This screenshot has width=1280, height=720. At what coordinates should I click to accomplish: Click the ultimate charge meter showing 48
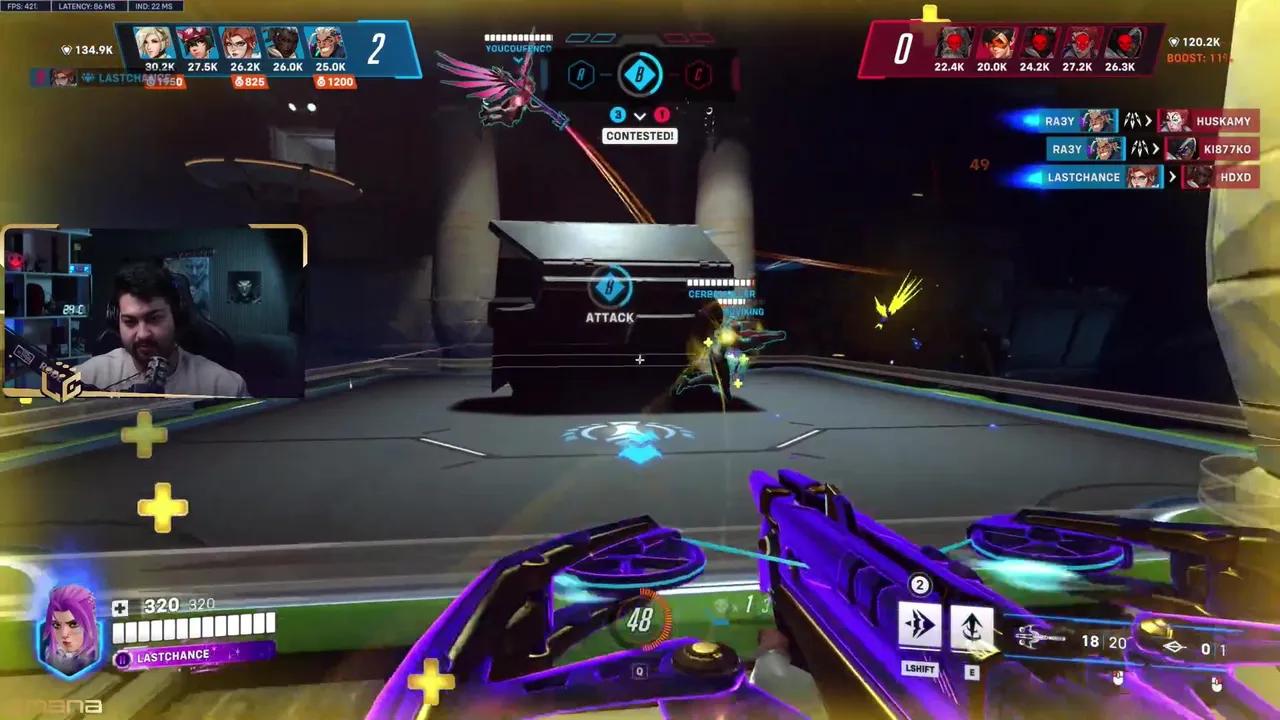coord(640,621)
